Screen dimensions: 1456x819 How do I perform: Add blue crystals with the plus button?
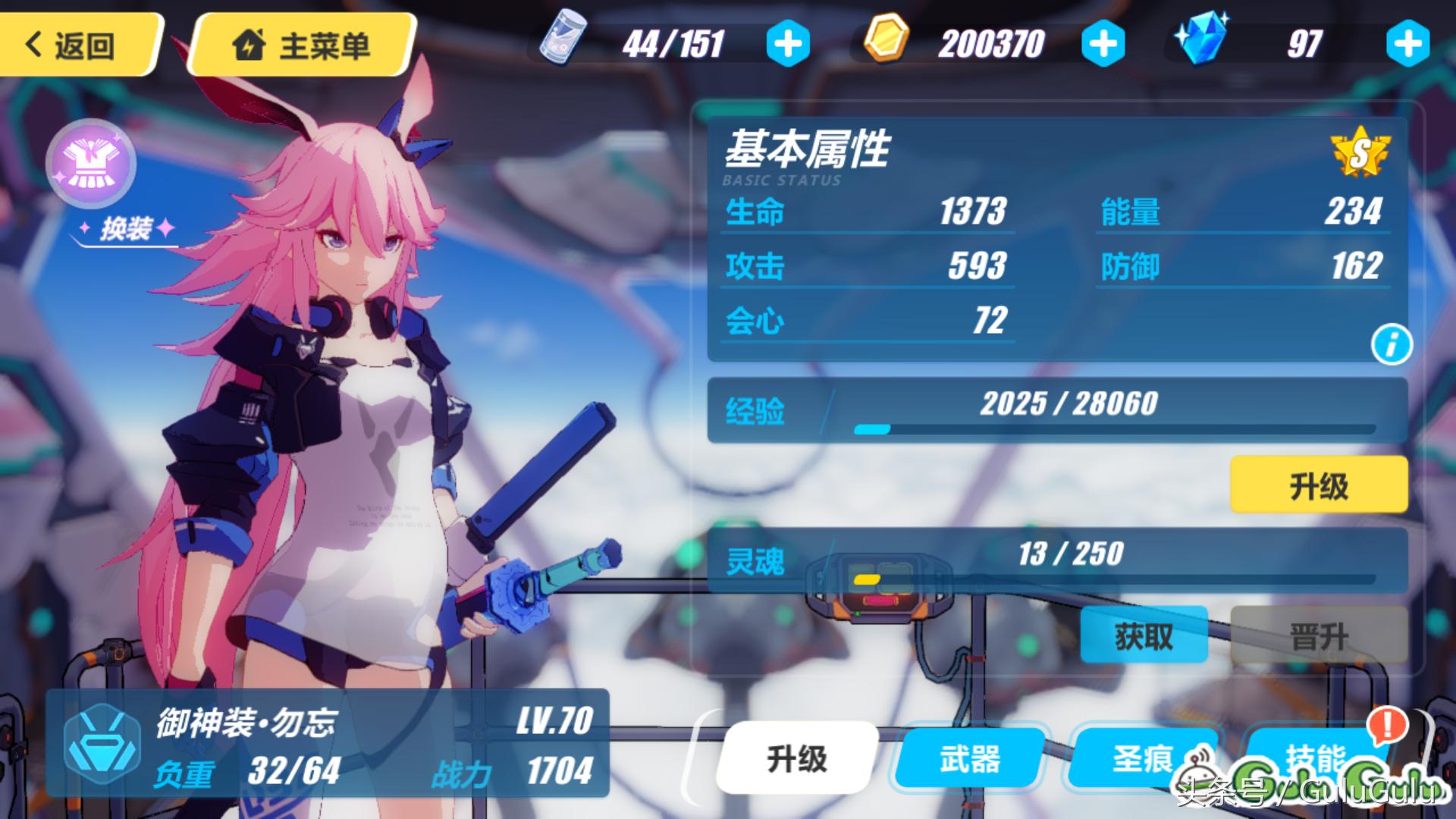click(1407, 44)
